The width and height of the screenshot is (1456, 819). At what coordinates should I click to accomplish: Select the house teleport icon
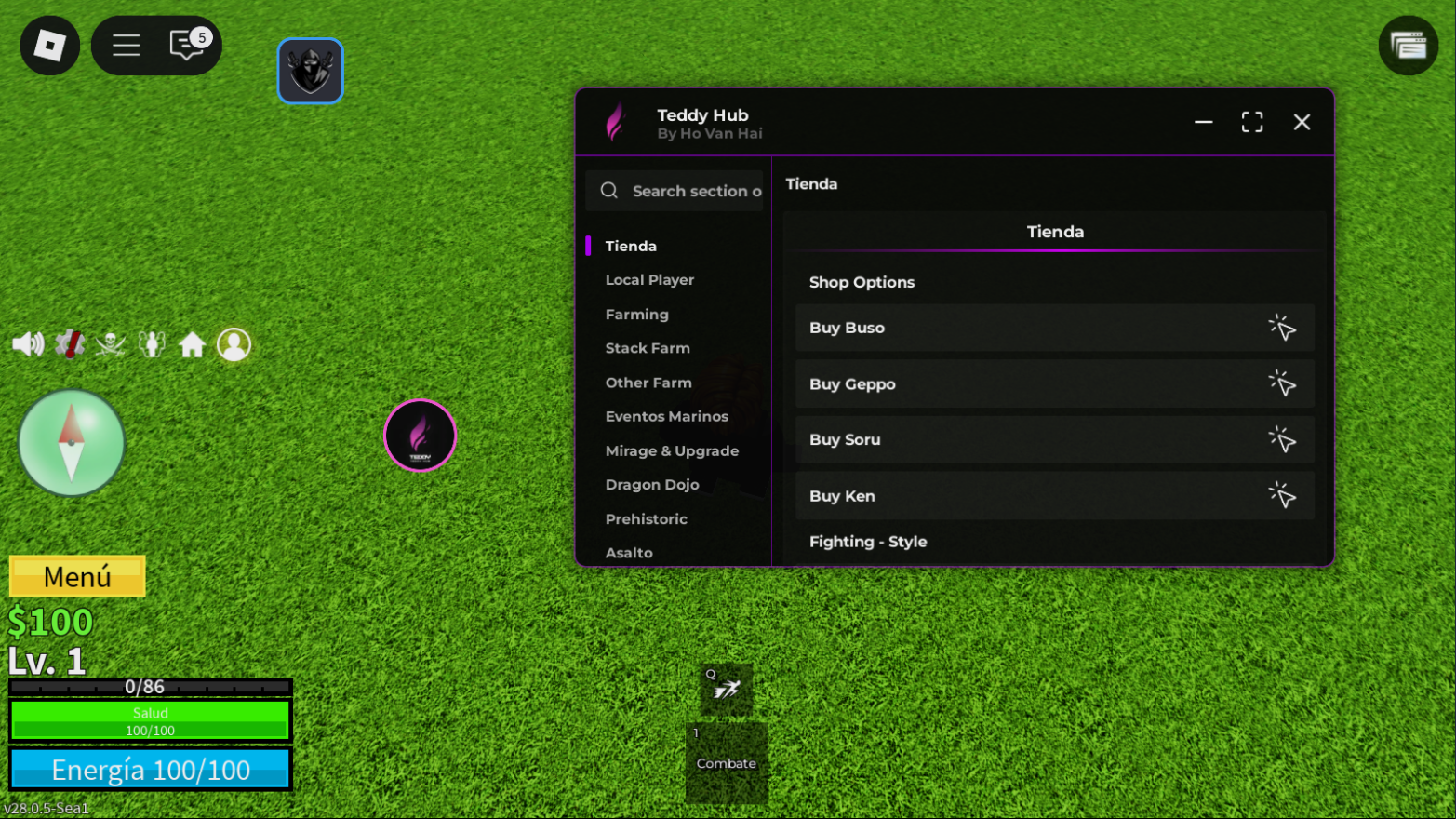(192, 343)
